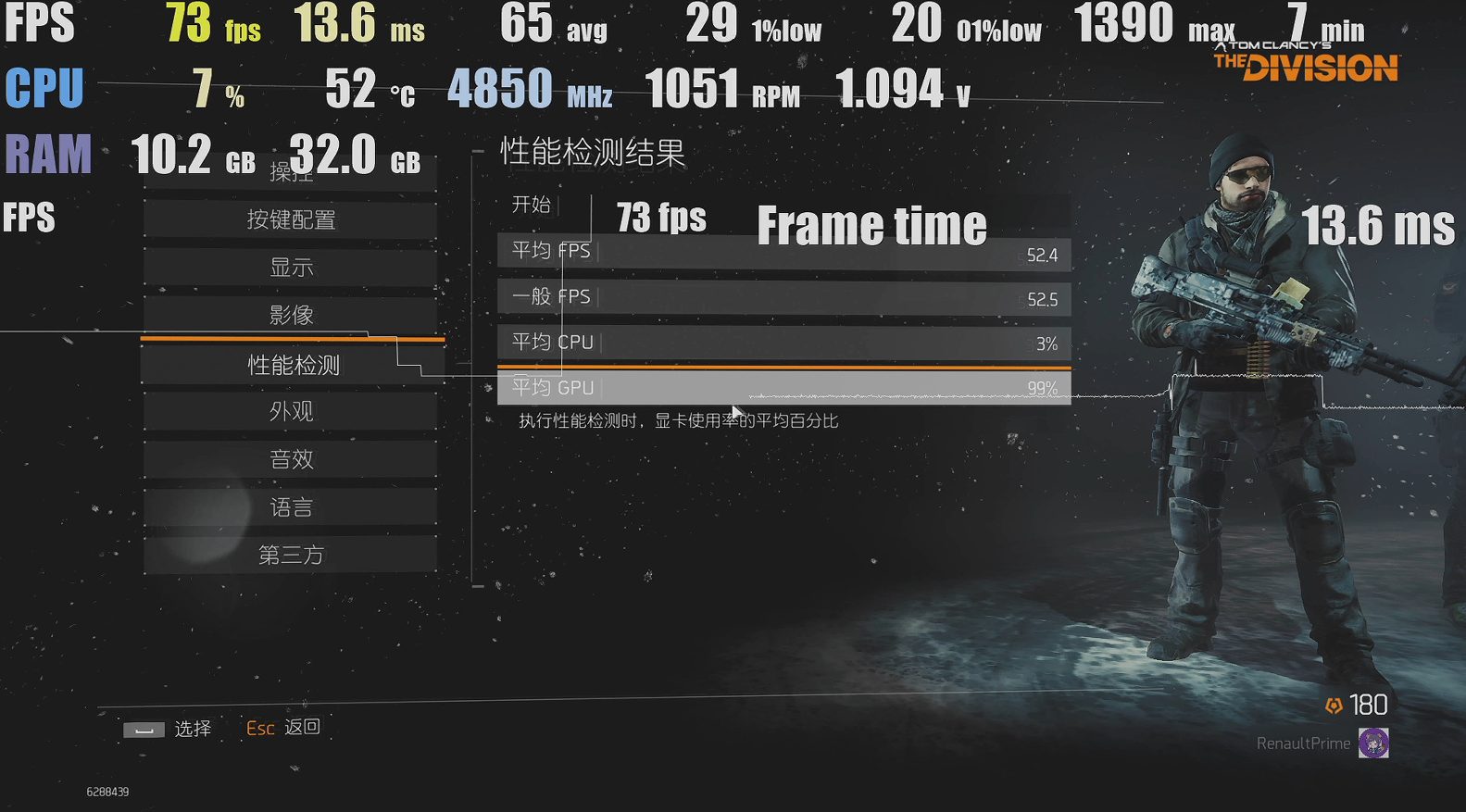
Task: Open the 性能检测 performance test menu item
Action: click(x=291, y=364)
